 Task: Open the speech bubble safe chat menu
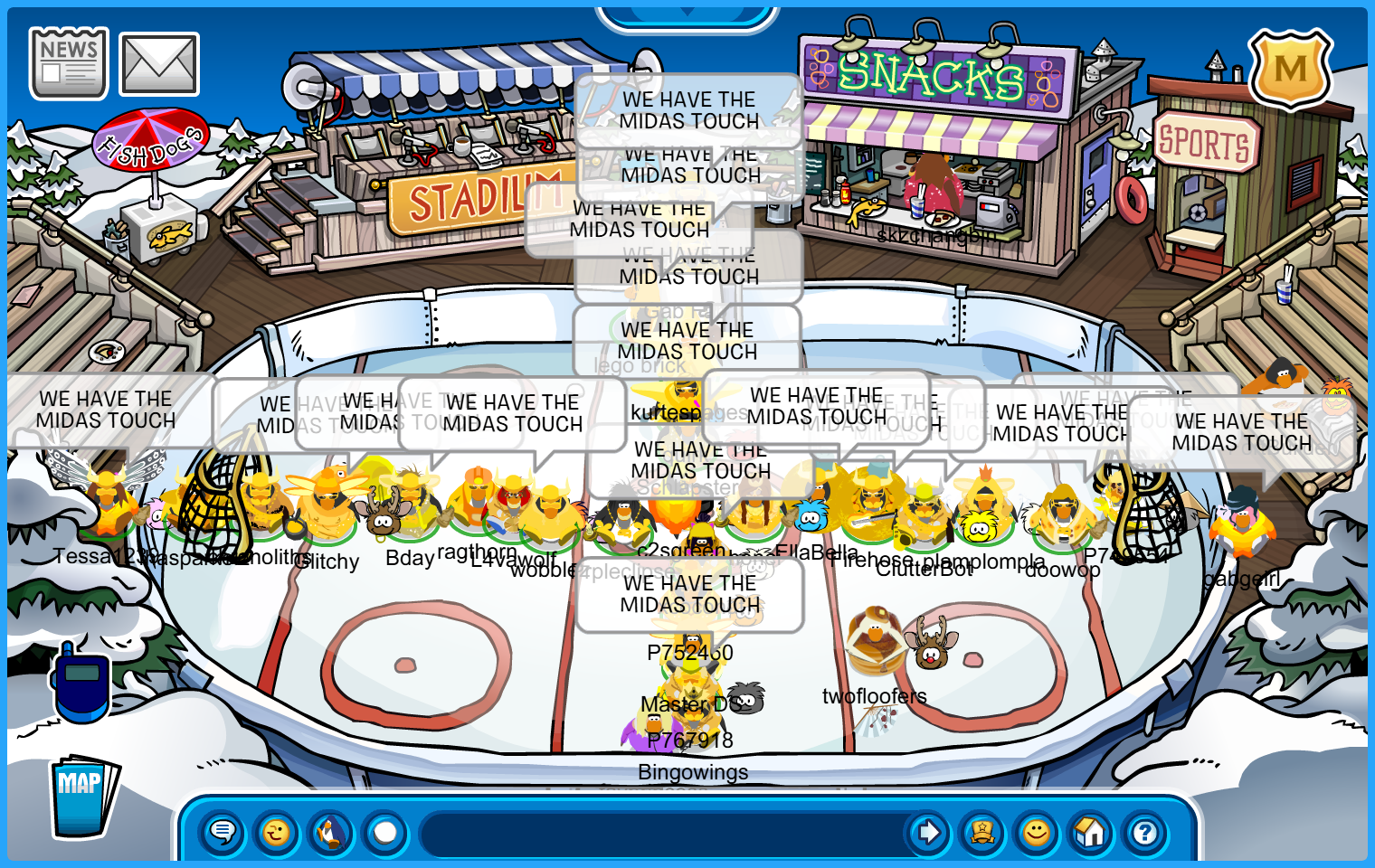pyautogui.click(x=223, y=832)
